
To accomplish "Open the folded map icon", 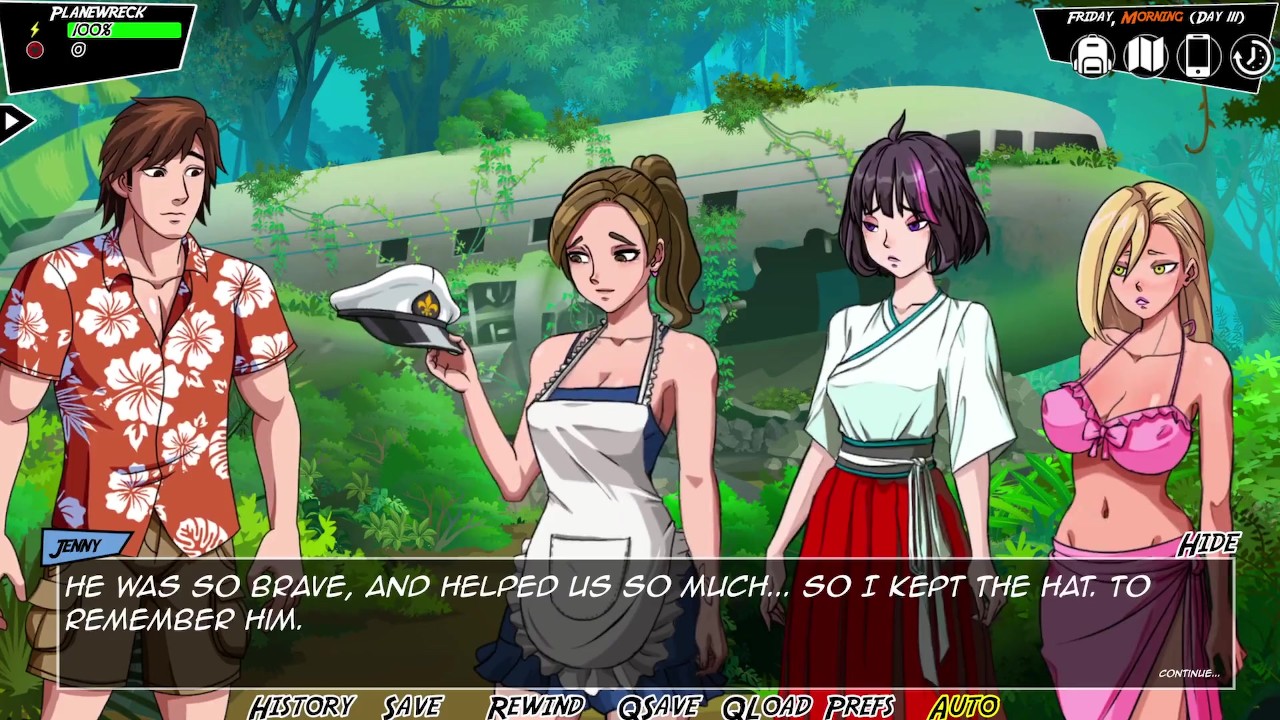I will click(x=1146, y=56).
